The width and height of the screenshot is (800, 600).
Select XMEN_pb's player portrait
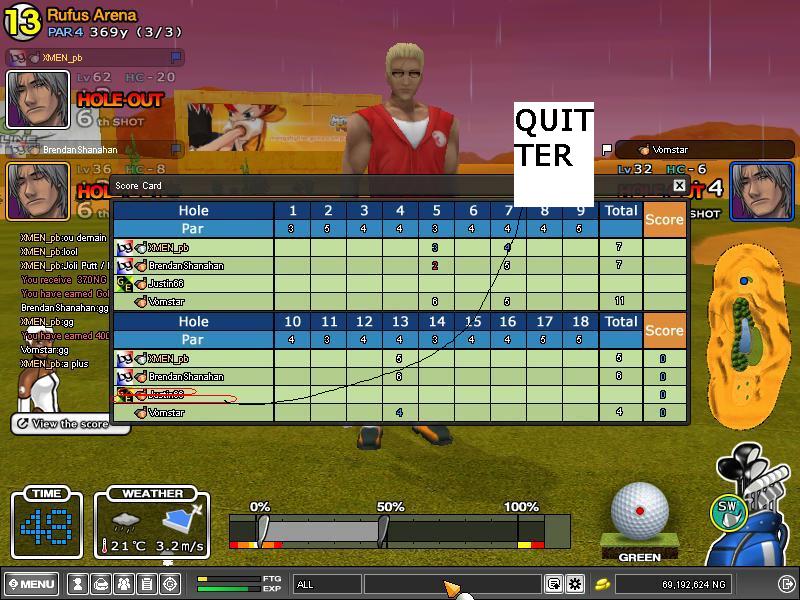point(38,99)
